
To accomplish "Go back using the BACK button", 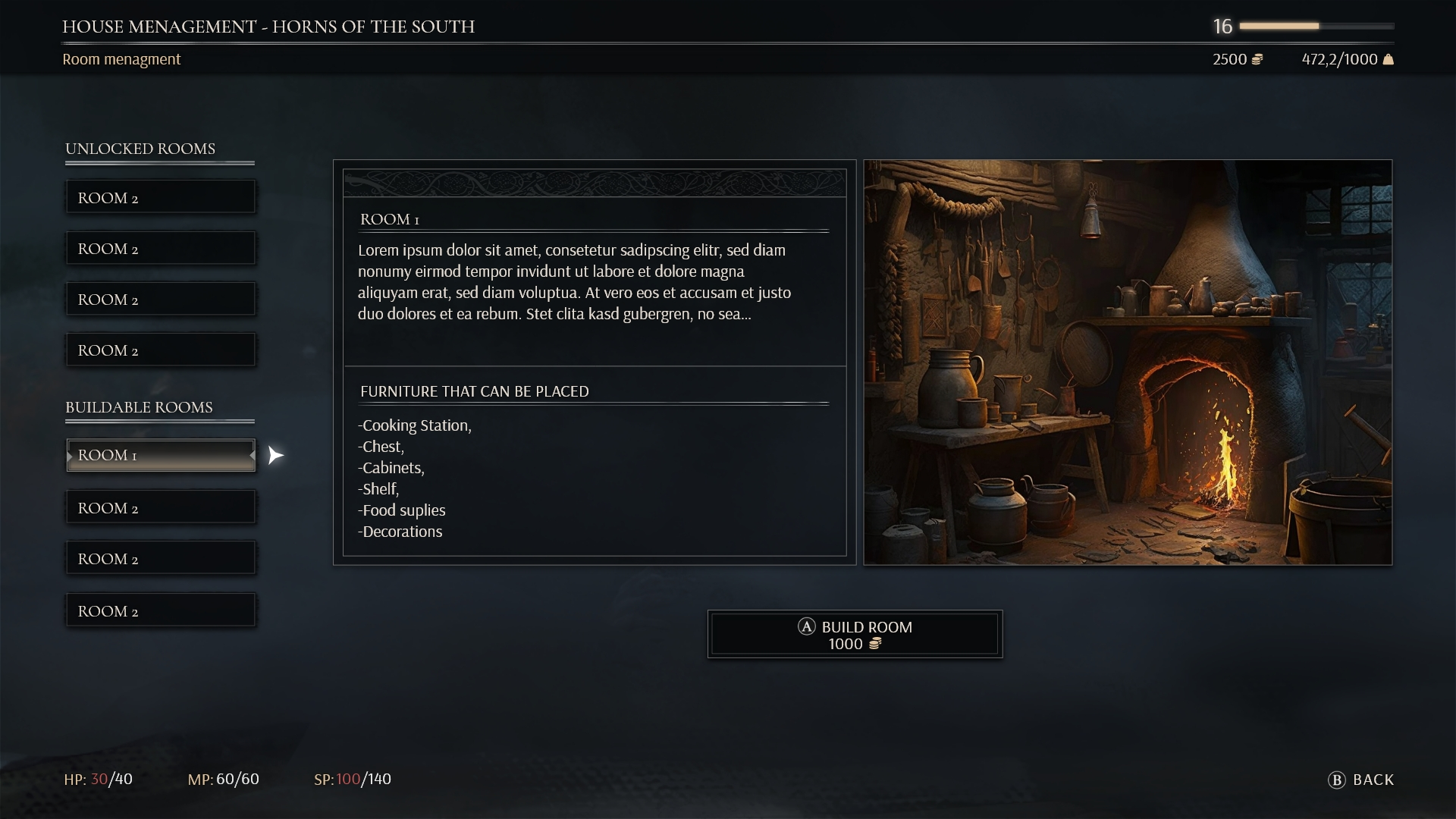I will point(1362,780).
